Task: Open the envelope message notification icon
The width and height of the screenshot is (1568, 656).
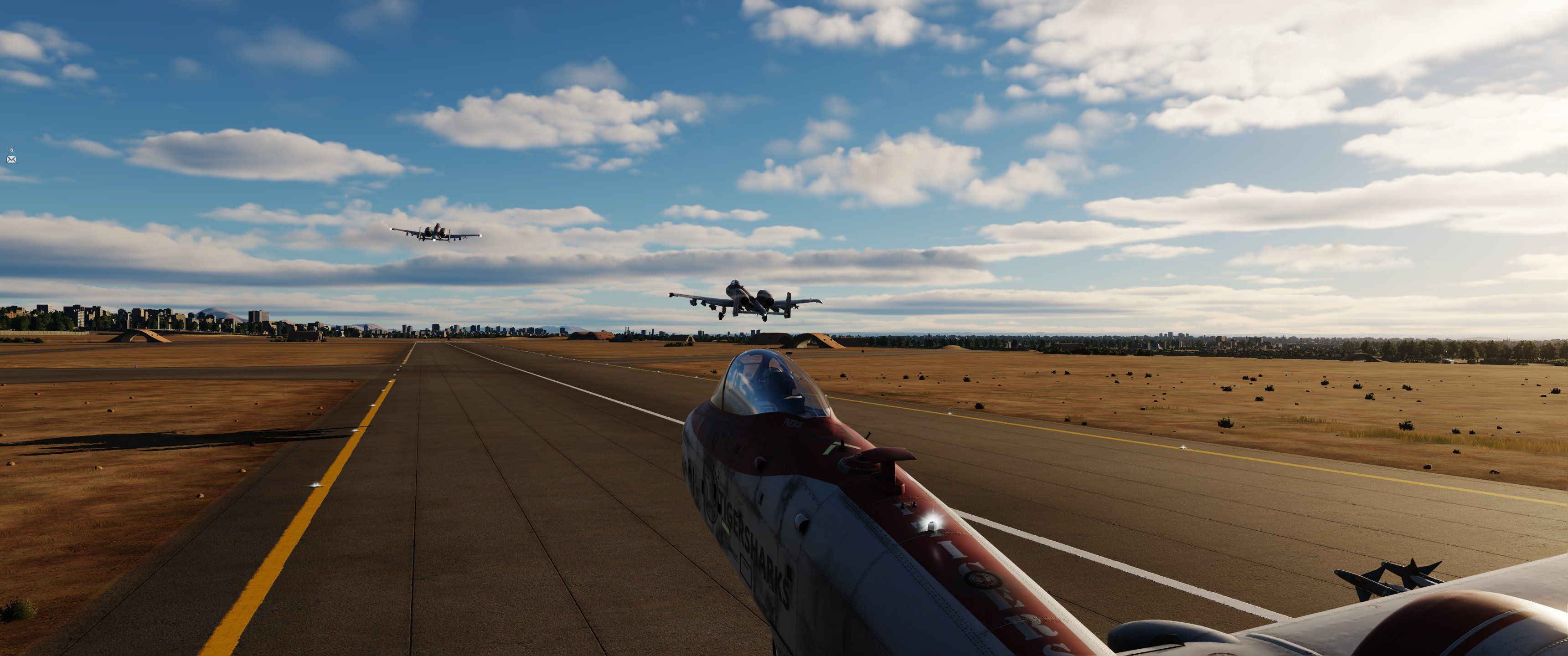Action: point(11,159)
